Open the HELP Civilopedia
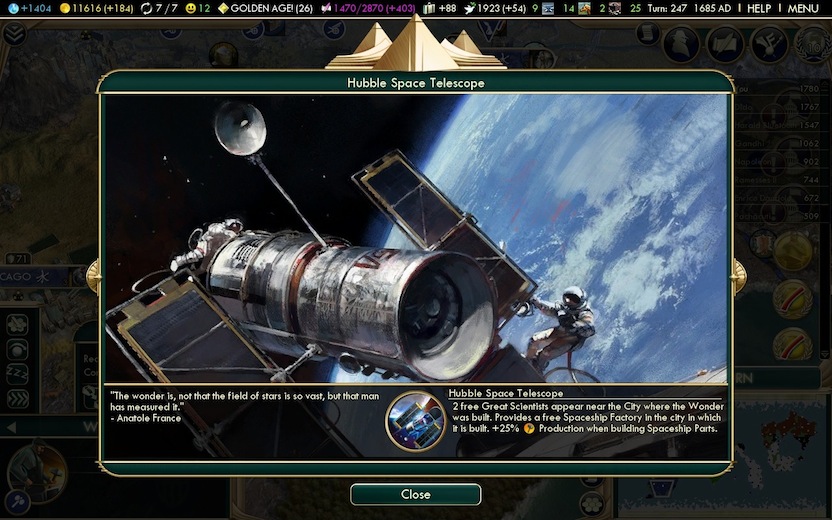The height and width of the screenshot is (520, 832). 759,8
